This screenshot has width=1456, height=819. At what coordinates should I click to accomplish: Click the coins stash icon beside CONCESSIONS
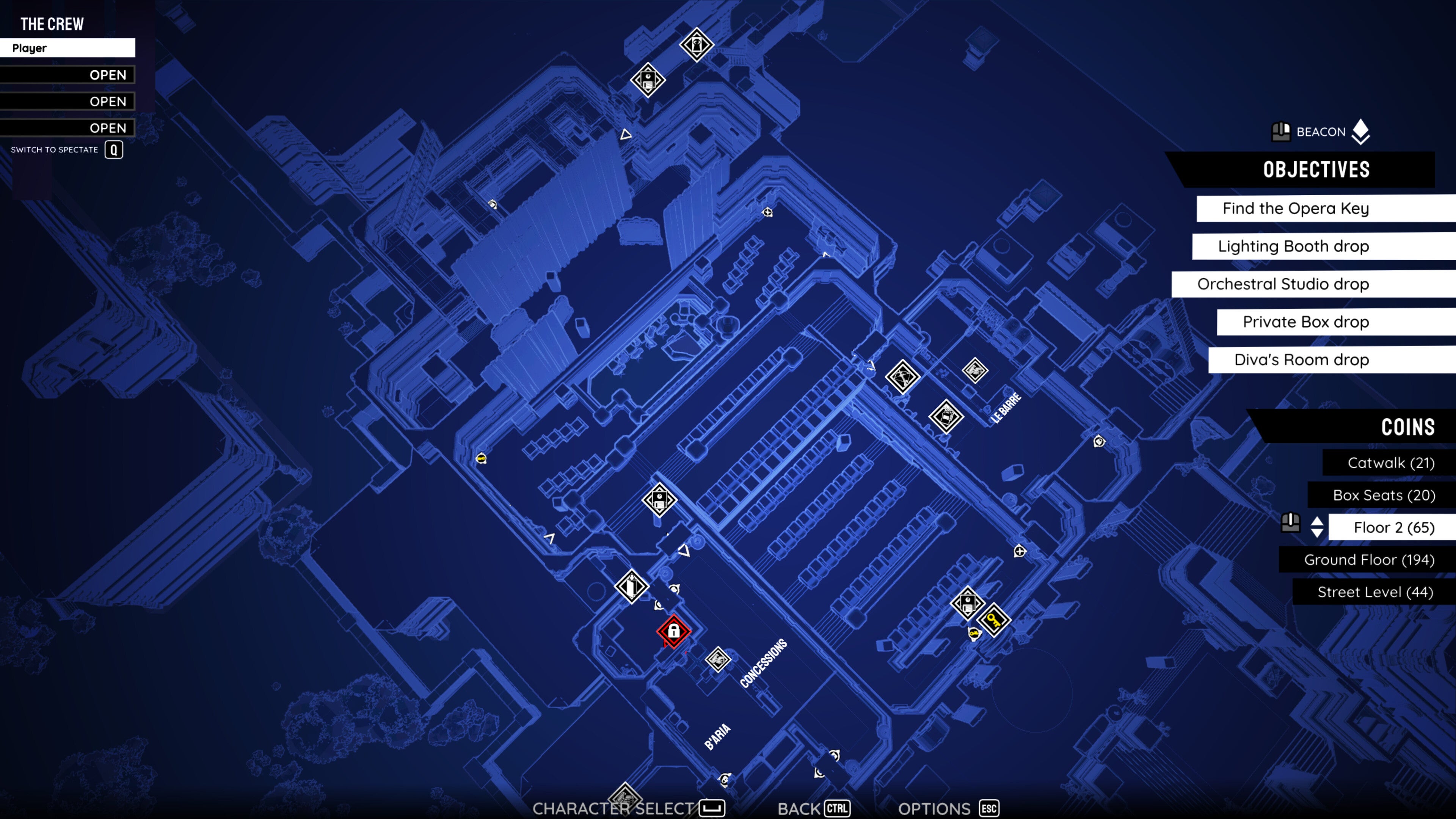[x=718, y=660]
